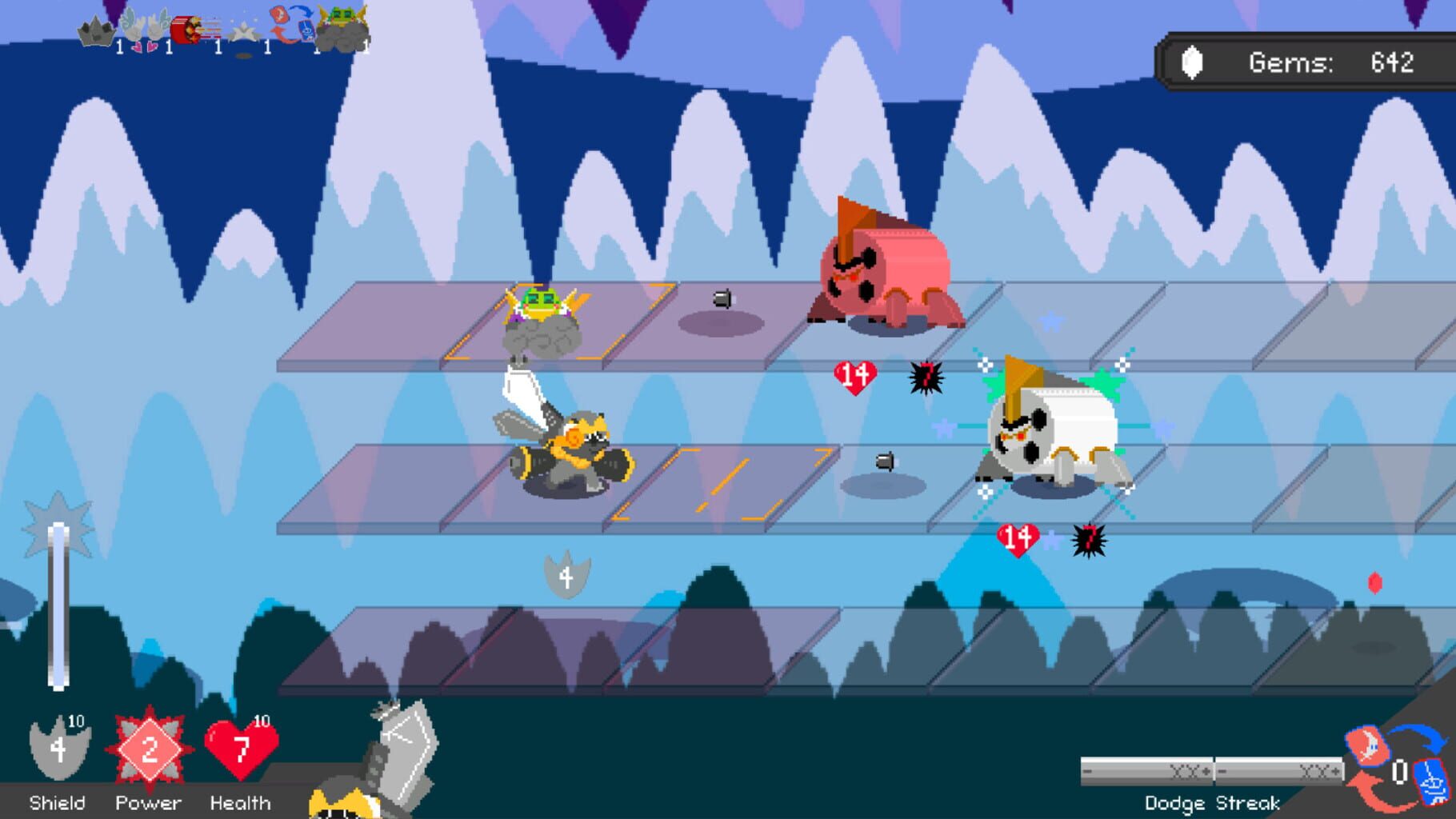Click the vertical charge bar on the left

(x=58, y=608)
